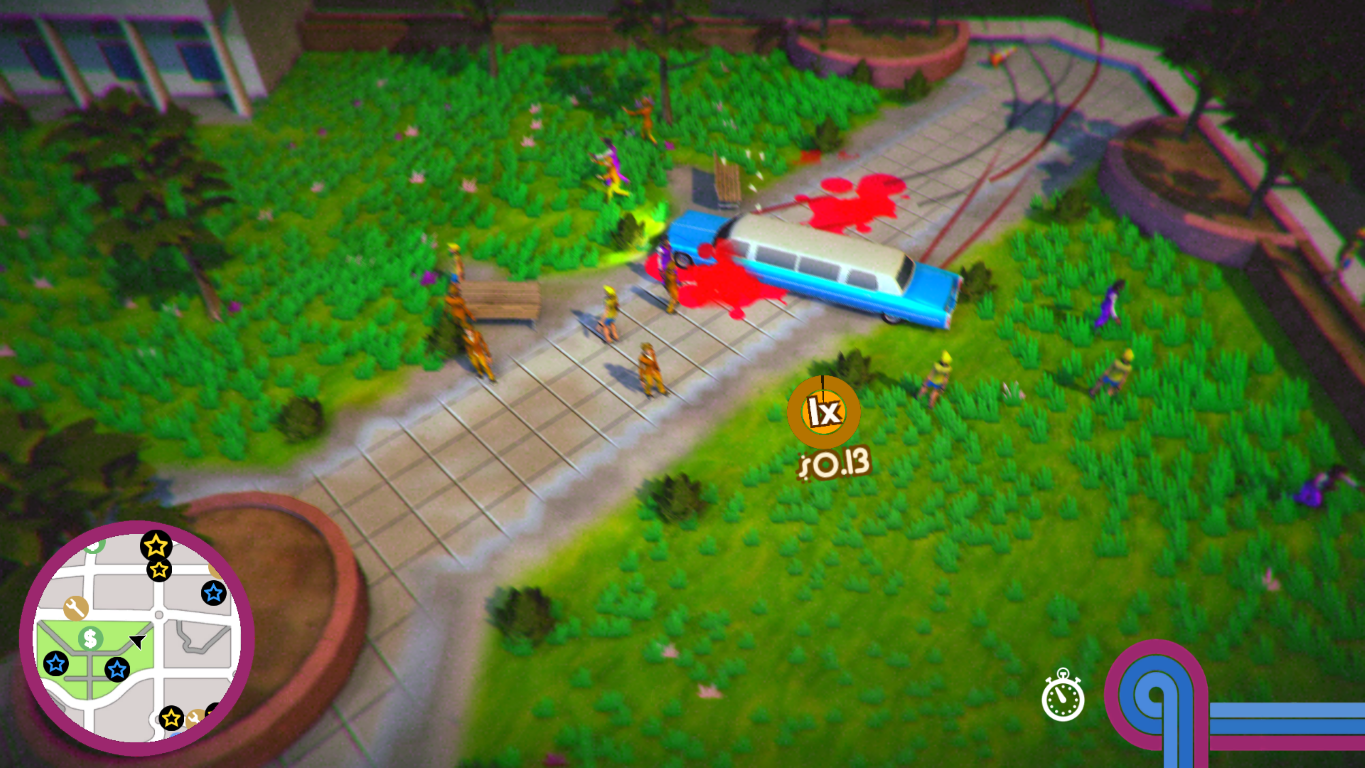Image resolution: width=1365 pixels, height=768 pixels.
Task: Click the smaller yellow star marker below the top one
Action: [x=160, y=569]
